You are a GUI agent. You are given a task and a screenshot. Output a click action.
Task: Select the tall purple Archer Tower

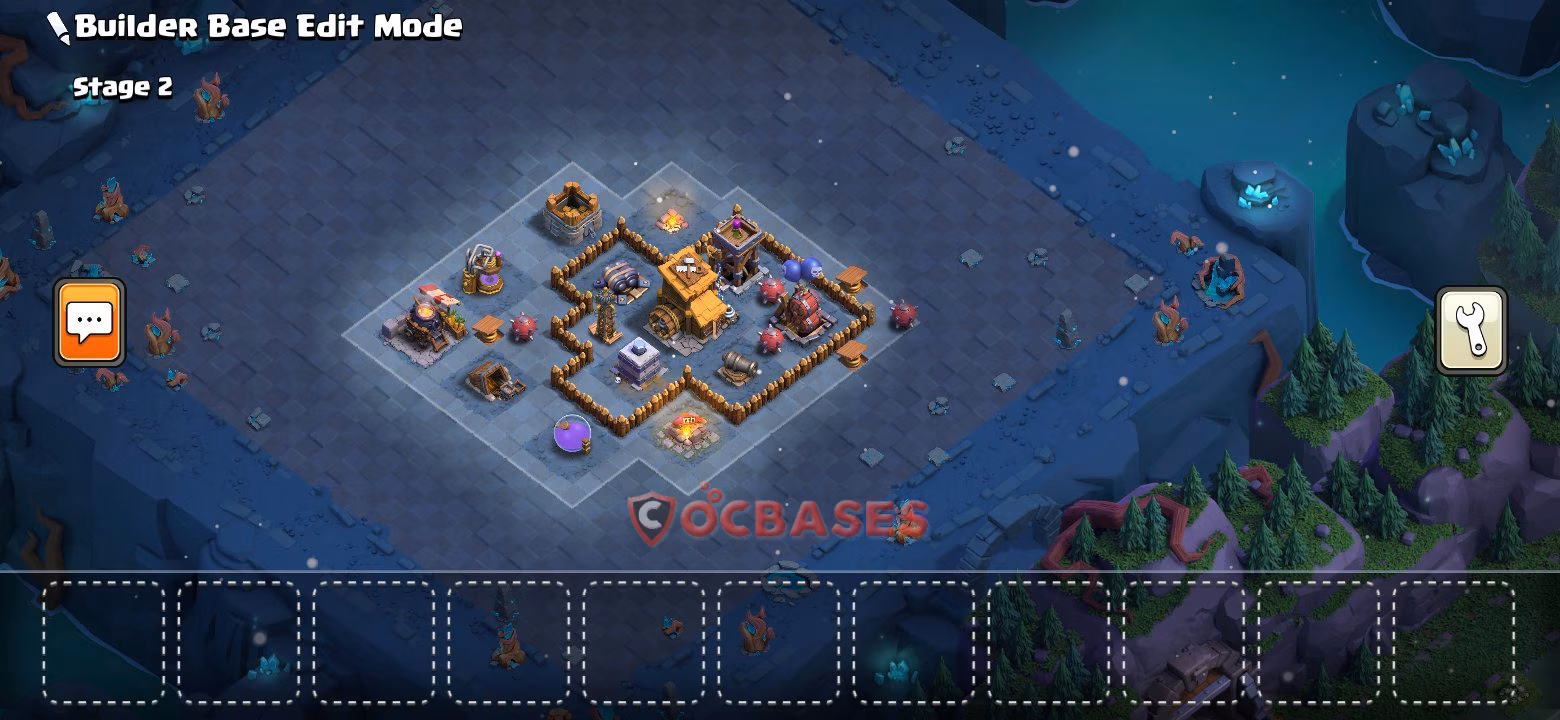click(x=738, y=250)
